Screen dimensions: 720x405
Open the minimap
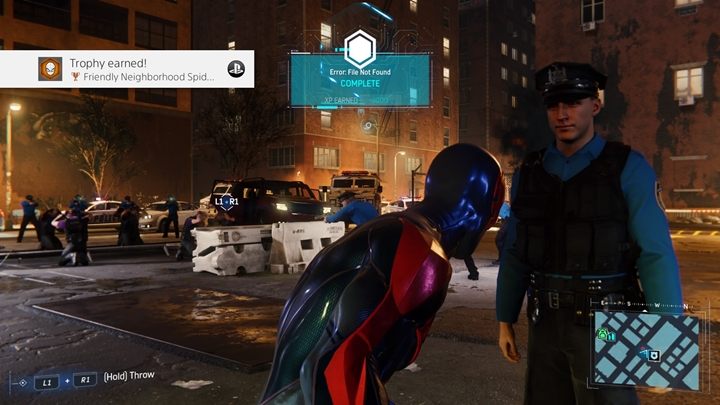pos(645,349)
